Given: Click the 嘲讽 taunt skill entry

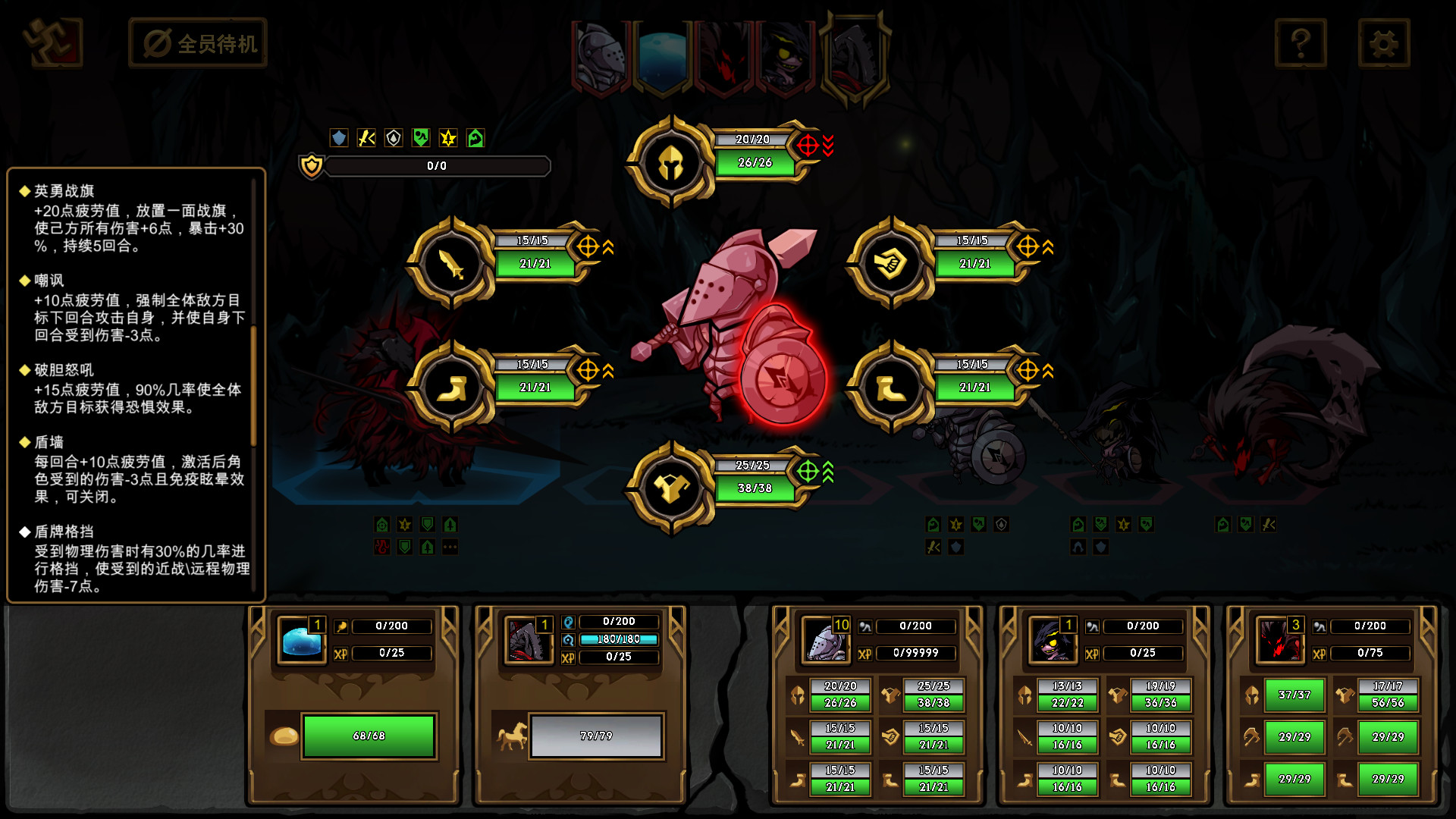Looking at the screenshot, I should click(x=49, y=281).
